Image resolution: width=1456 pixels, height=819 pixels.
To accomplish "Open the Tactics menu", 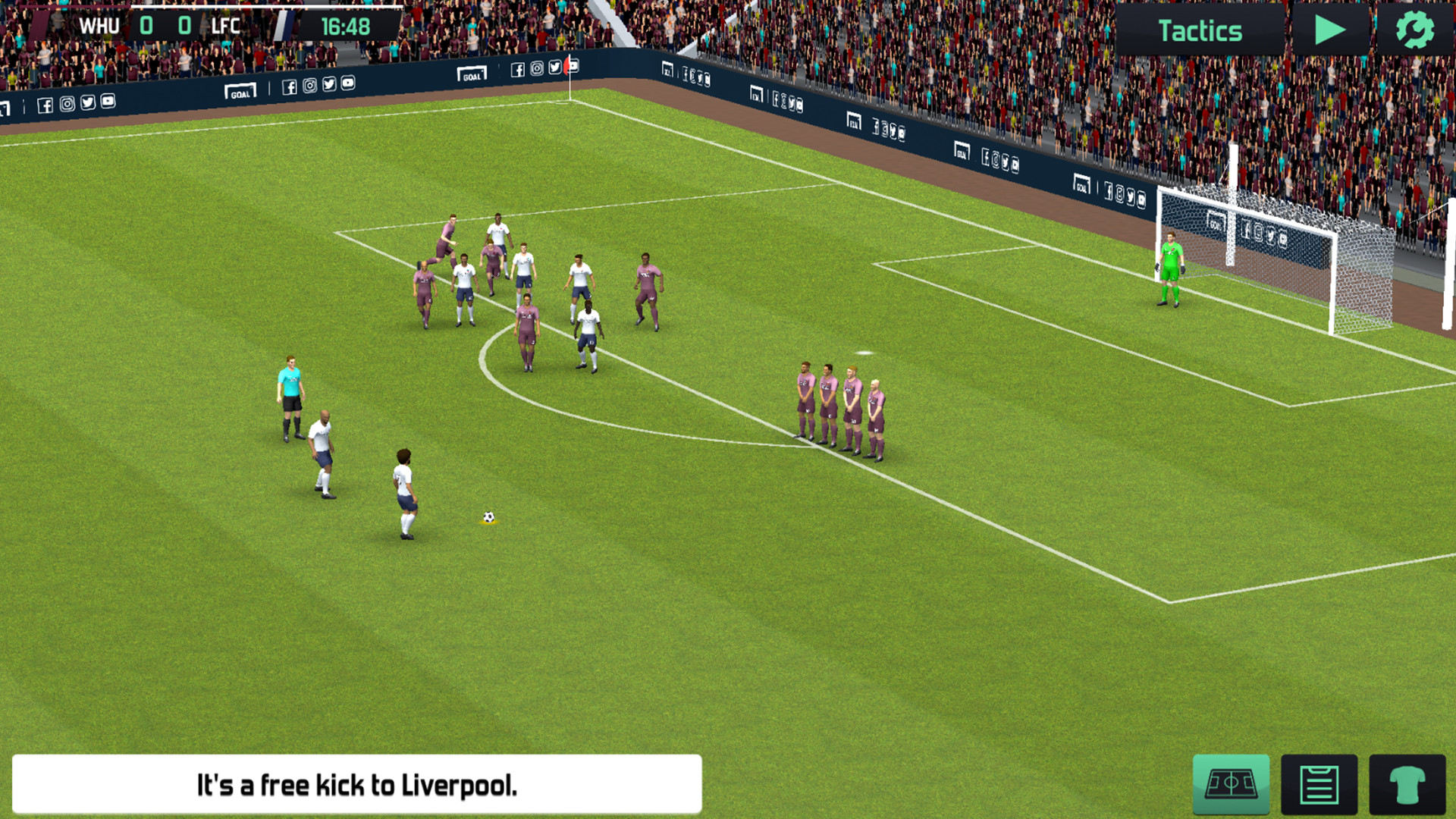I will pyautogui.click(x=1202, y=30).
